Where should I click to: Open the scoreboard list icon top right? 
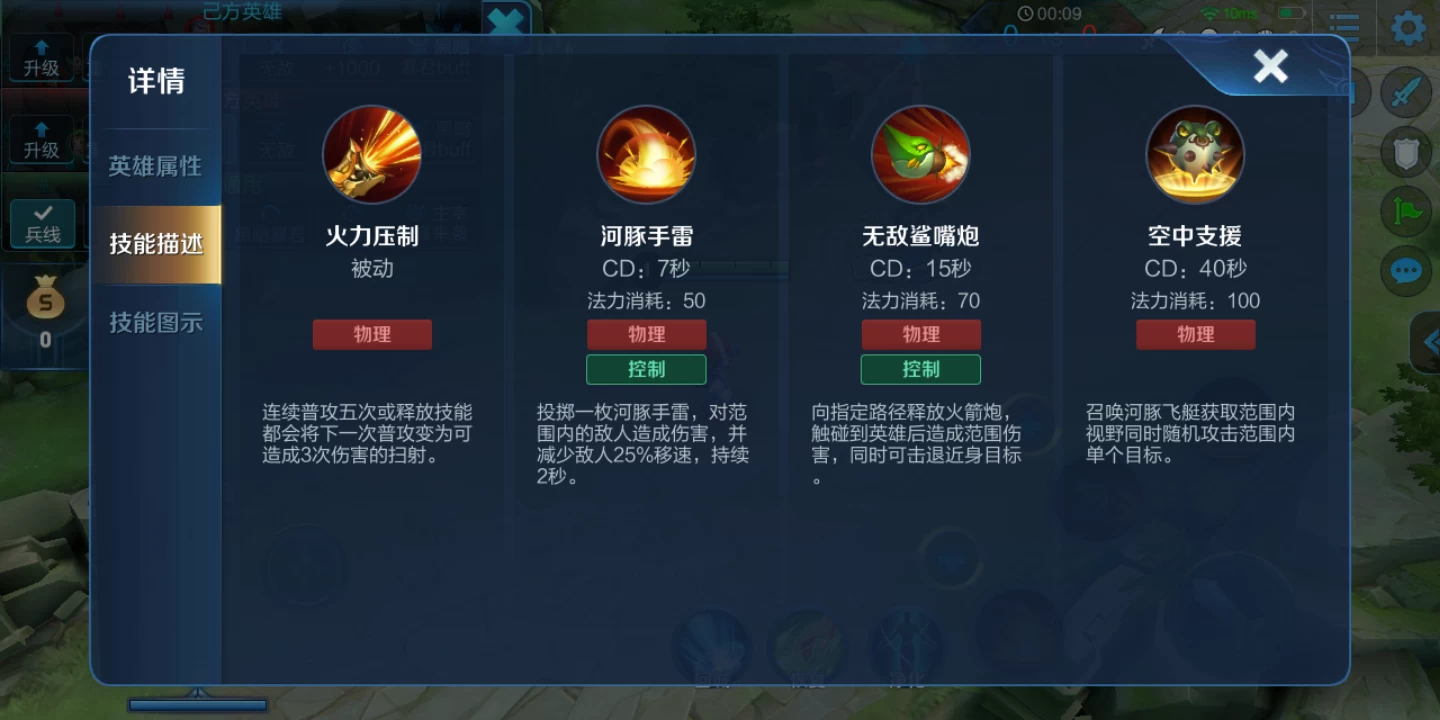pos(1344,27)
